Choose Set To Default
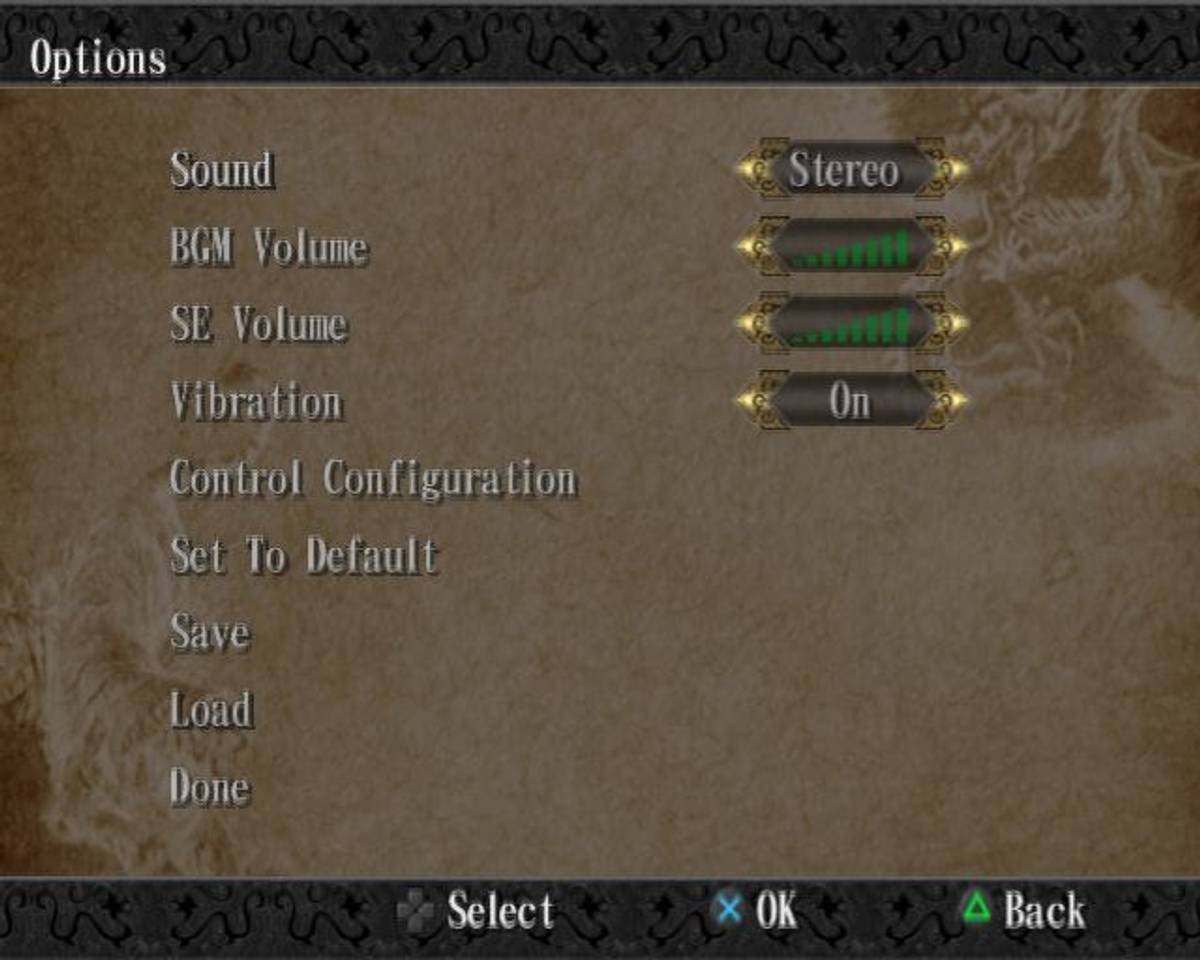The height and width of the screenshot is (960, 1200). pyautogui.click(x=304, y=556)
